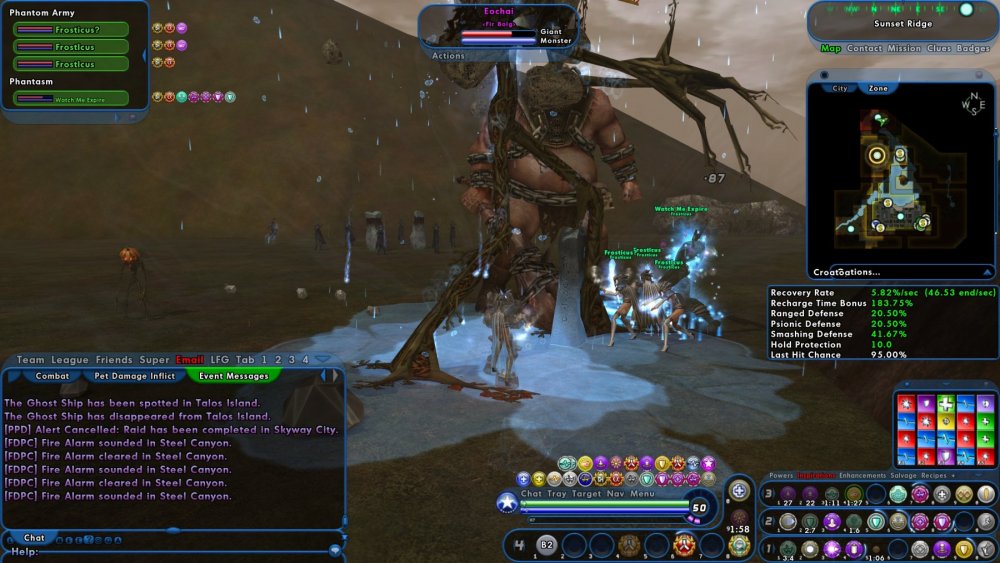
Task: Activate the B2 power in tray four
Action: [547, 545]
